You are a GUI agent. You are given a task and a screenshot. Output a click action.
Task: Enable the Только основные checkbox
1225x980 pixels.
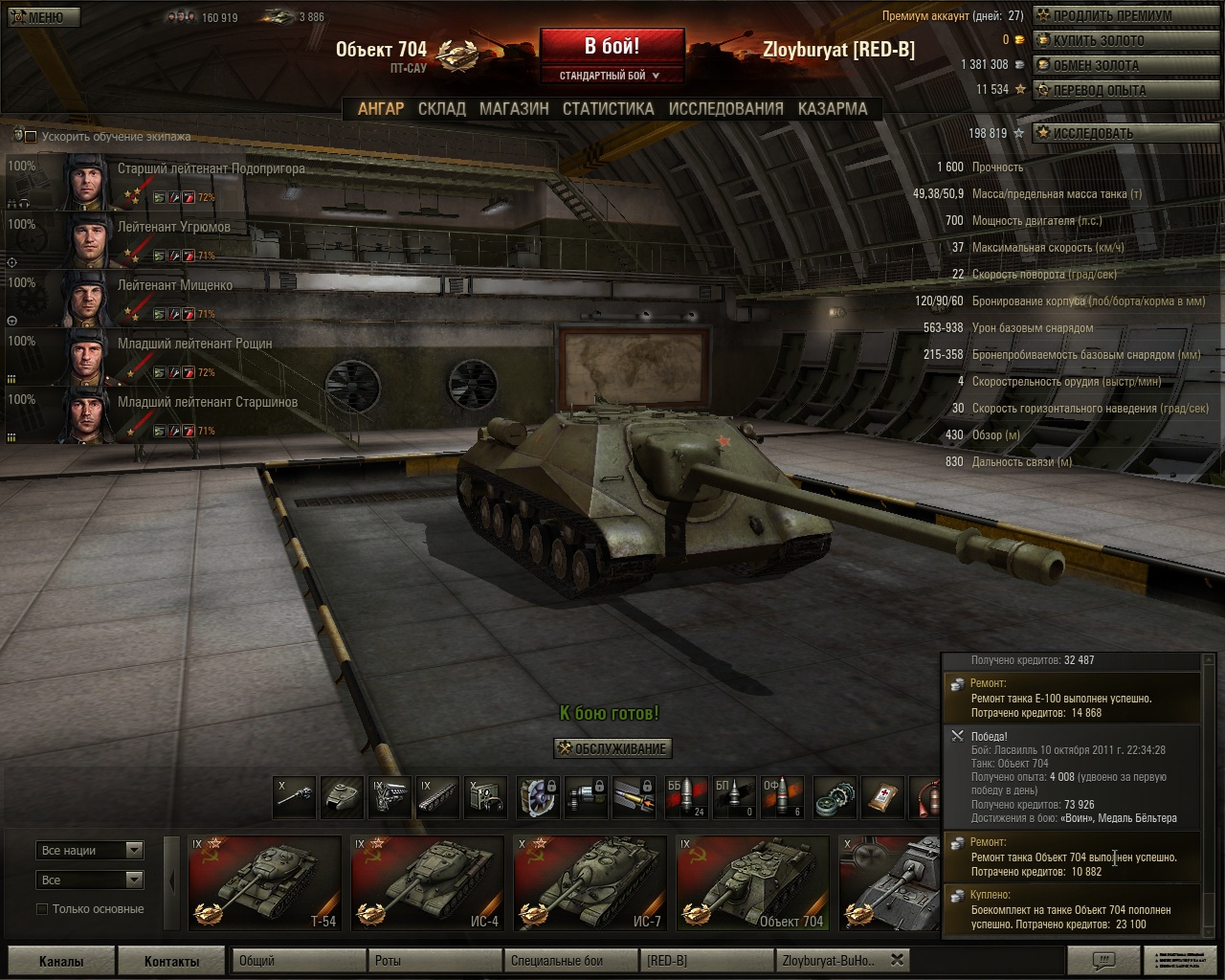(x=42, y=908)
